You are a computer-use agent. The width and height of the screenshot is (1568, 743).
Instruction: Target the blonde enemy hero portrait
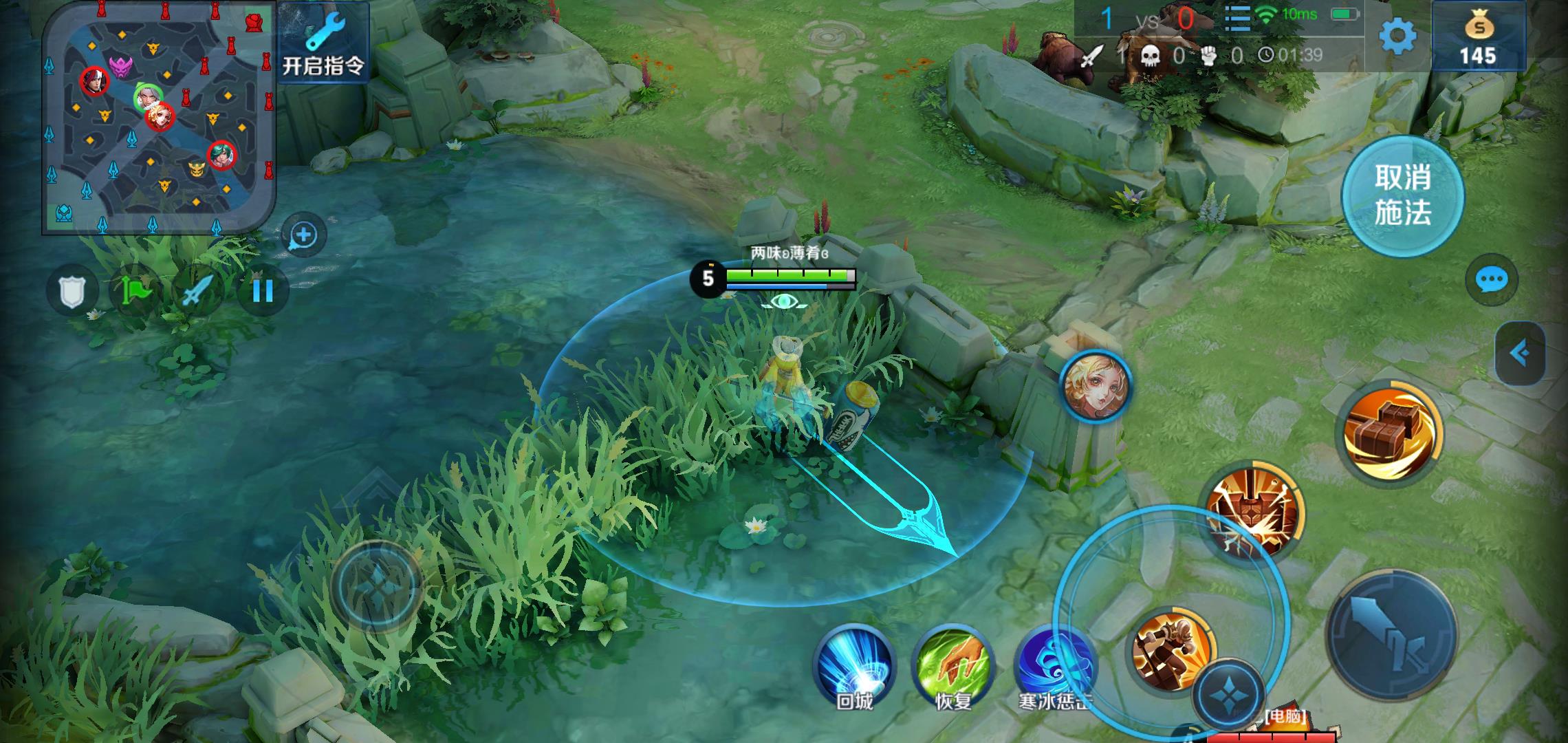tap(1095, 385)
